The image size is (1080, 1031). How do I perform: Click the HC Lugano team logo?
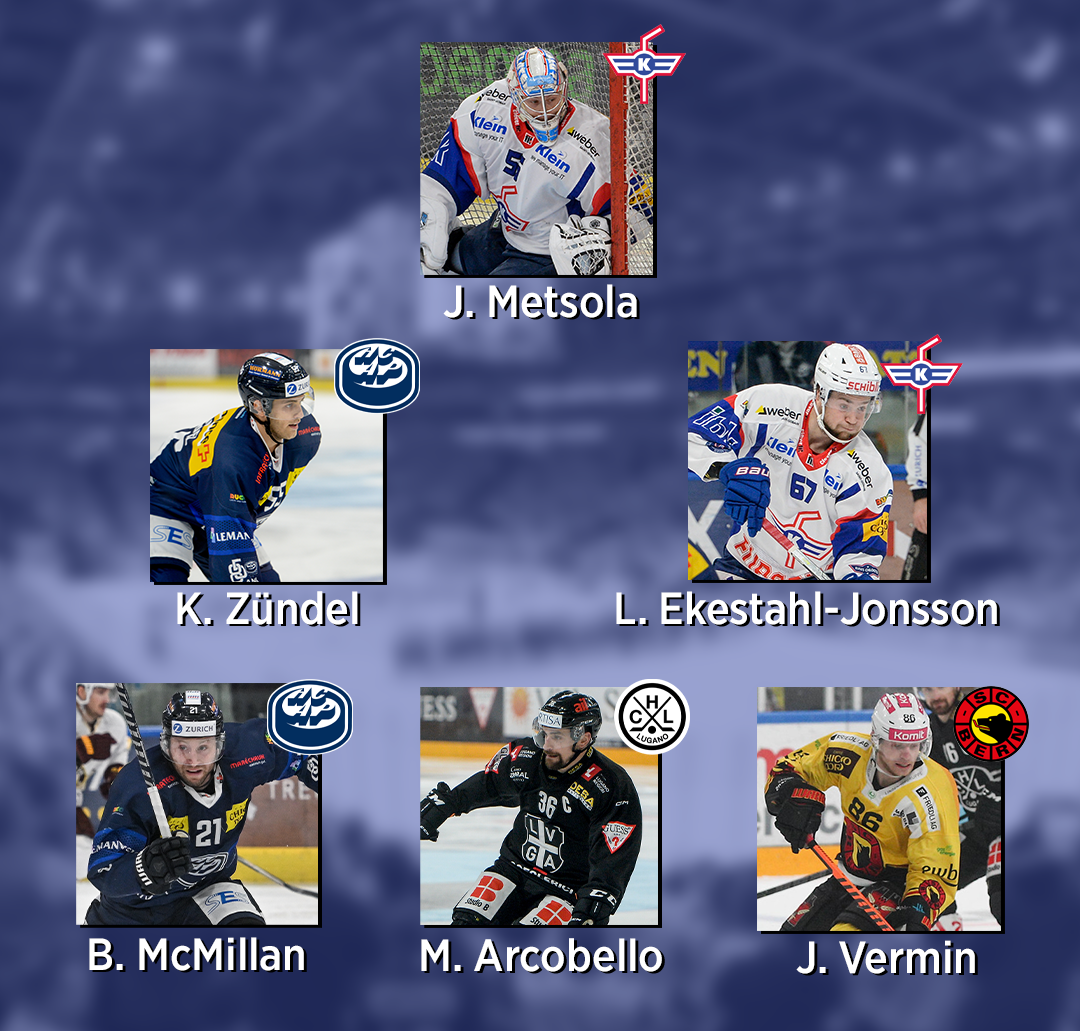pyautogui.click(x=652, y=716)
